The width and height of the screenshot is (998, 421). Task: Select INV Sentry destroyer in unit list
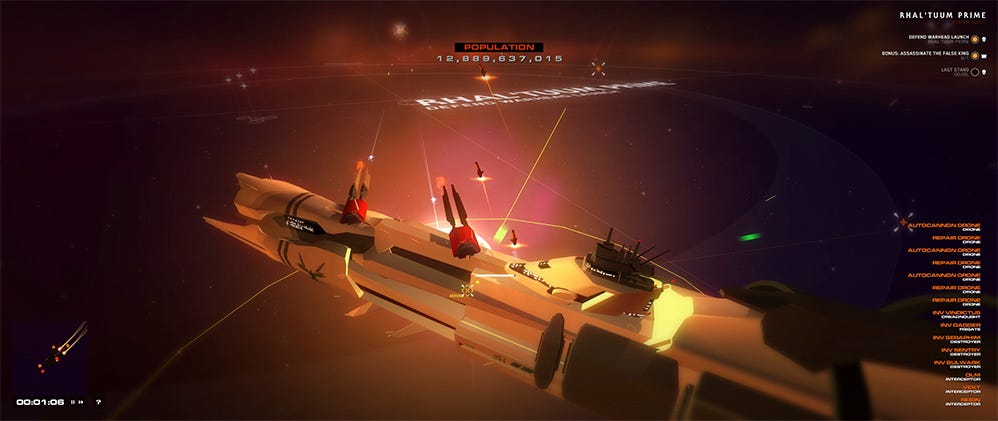tap(964, 352)
